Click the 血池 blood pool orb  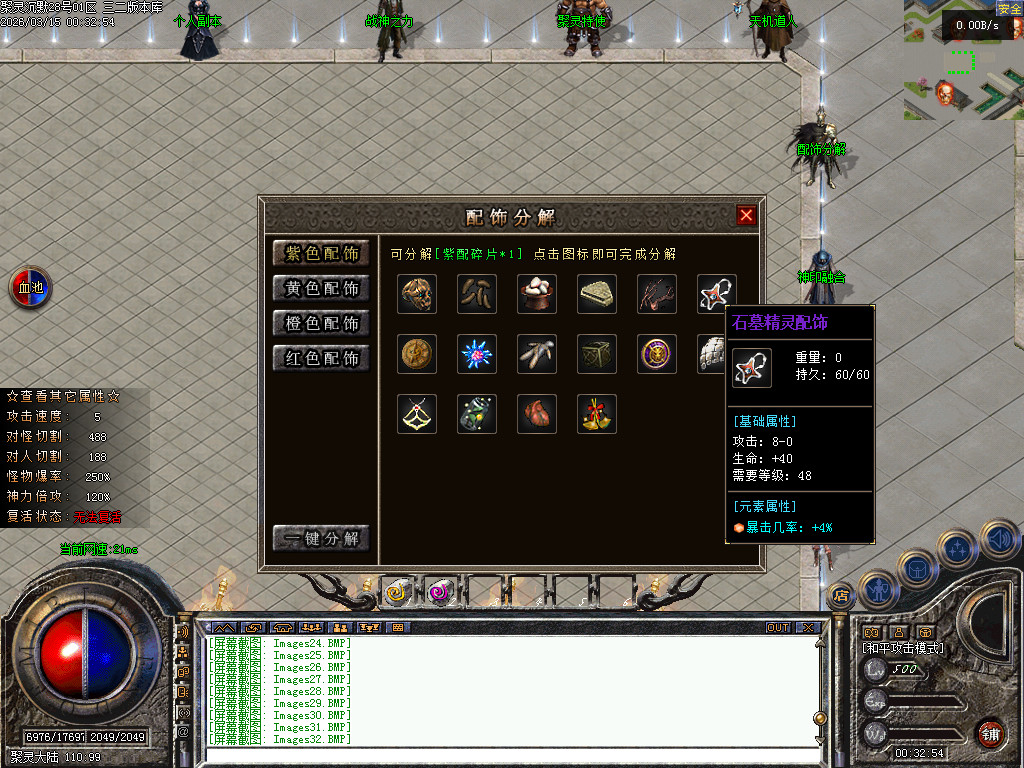click(31, 288)
